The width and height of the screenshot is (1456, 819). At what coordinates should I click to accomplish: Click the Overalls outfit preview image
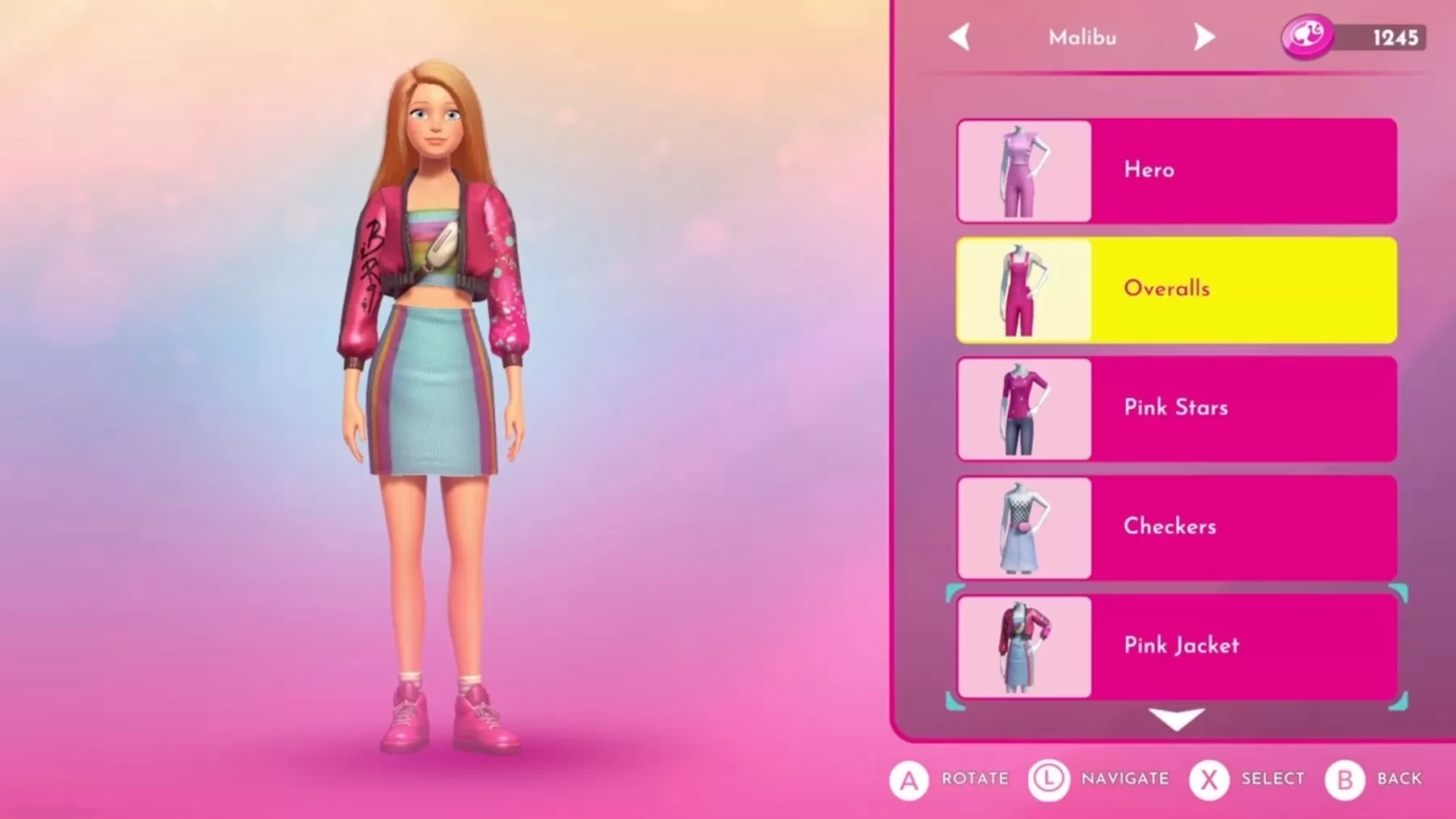[x=1022, y=289]
